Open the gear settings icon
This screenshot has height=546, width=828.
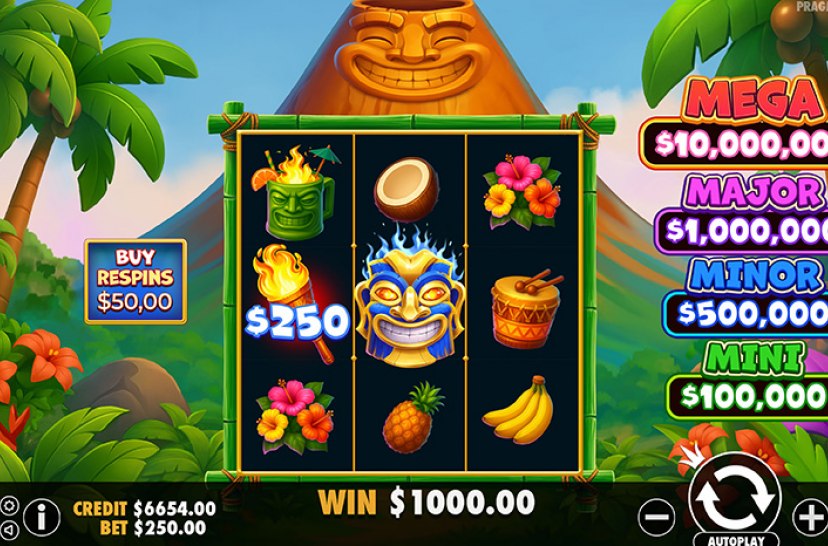(x=8, y=505)
